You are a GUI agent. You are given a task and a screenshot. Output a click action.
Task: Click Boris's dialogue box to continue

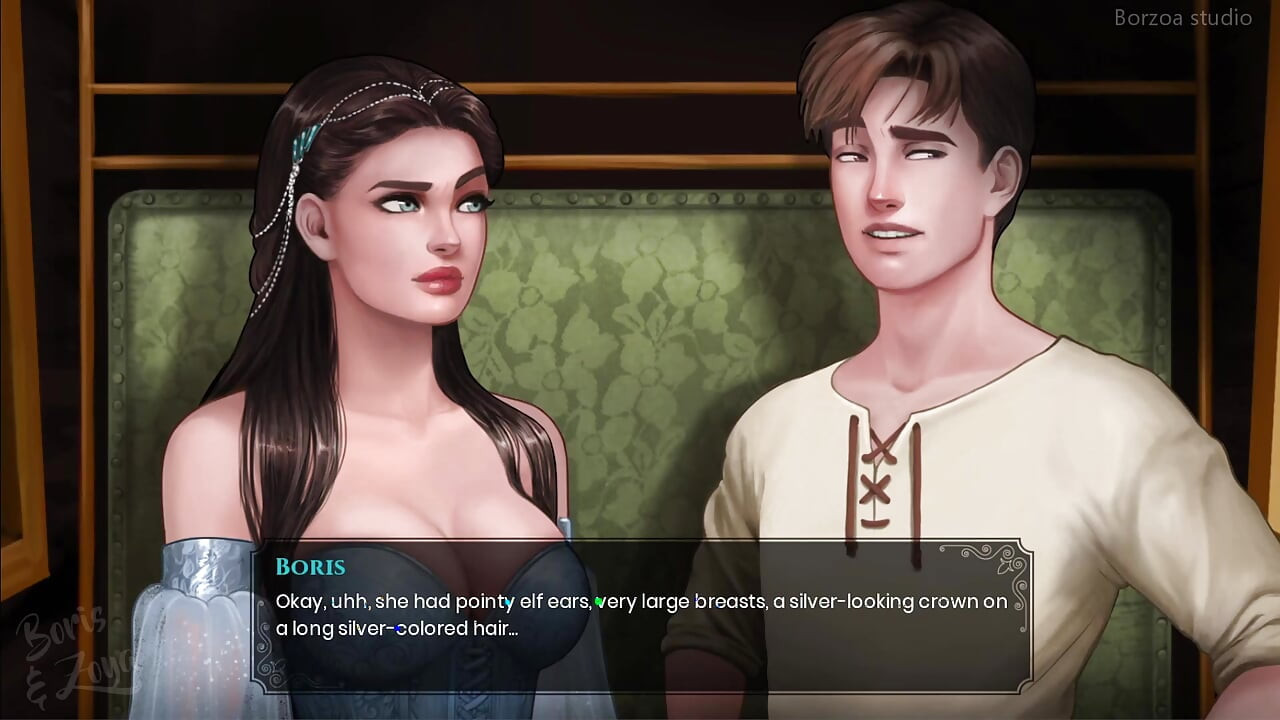(x=640, y=615)
